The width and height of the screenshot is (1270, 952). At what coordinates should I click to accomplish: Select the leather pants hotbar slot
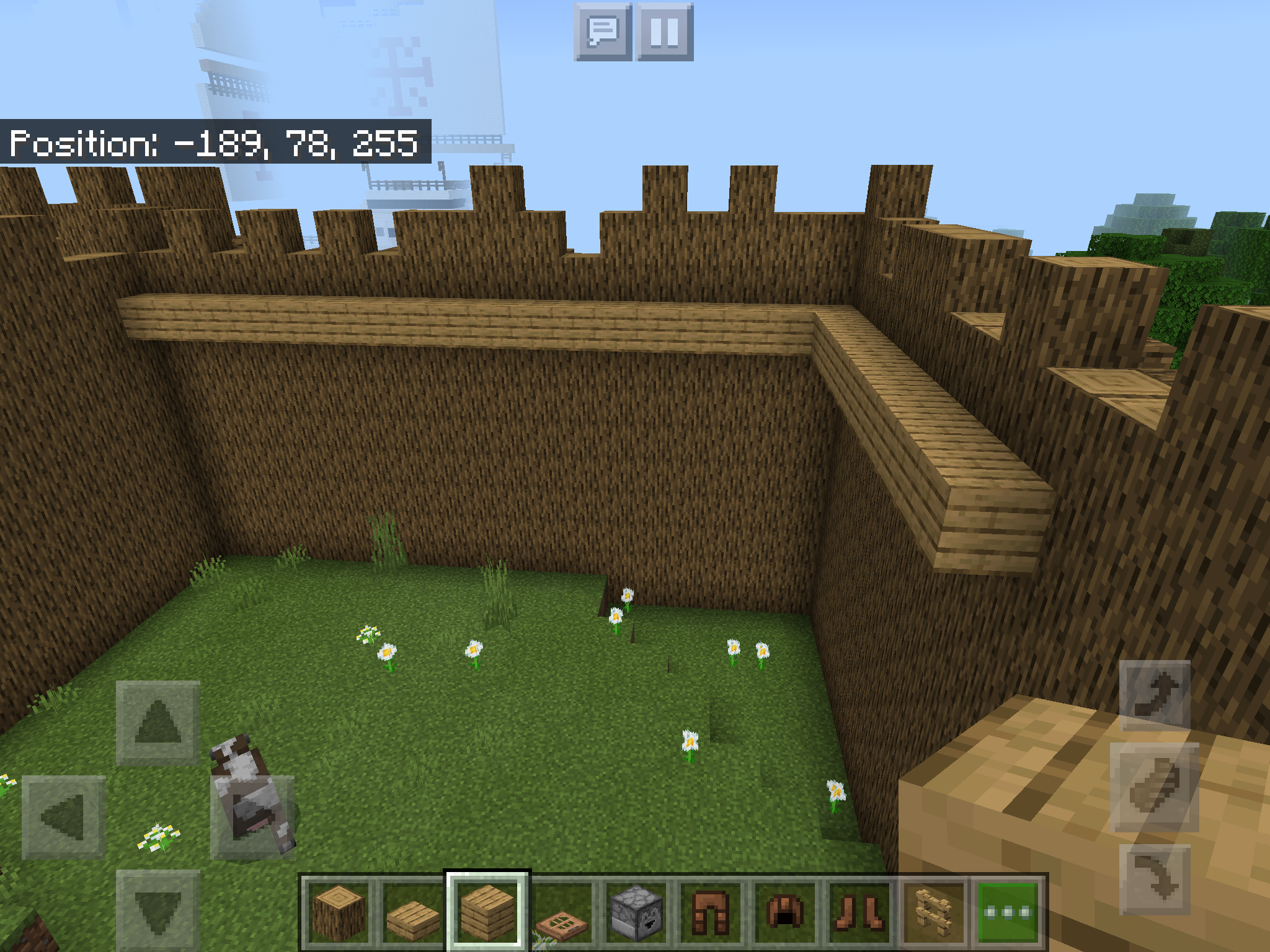coord(711,911)
